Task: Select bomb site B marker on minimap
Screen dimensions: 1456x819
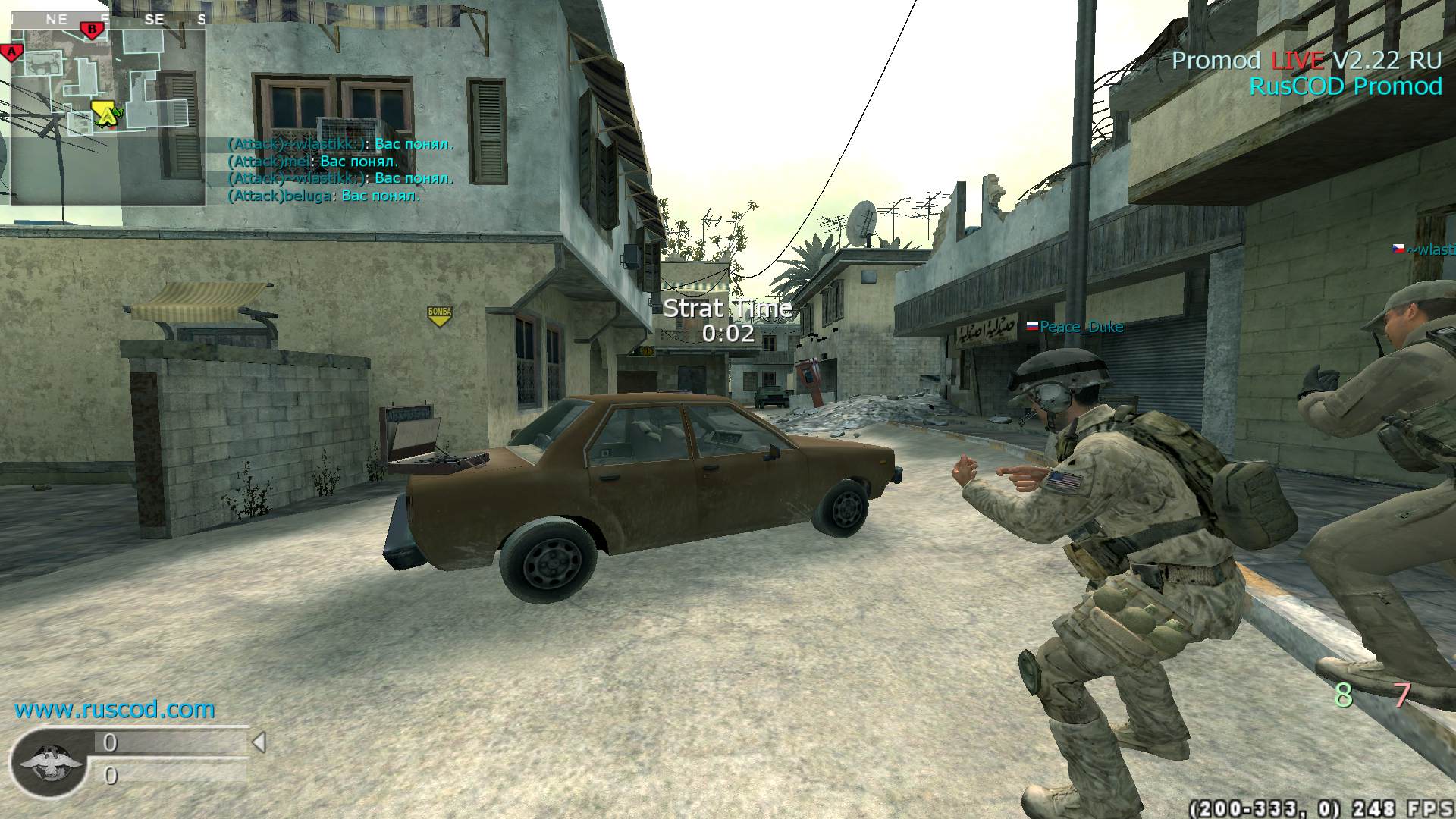Action: tap(92, 30)
